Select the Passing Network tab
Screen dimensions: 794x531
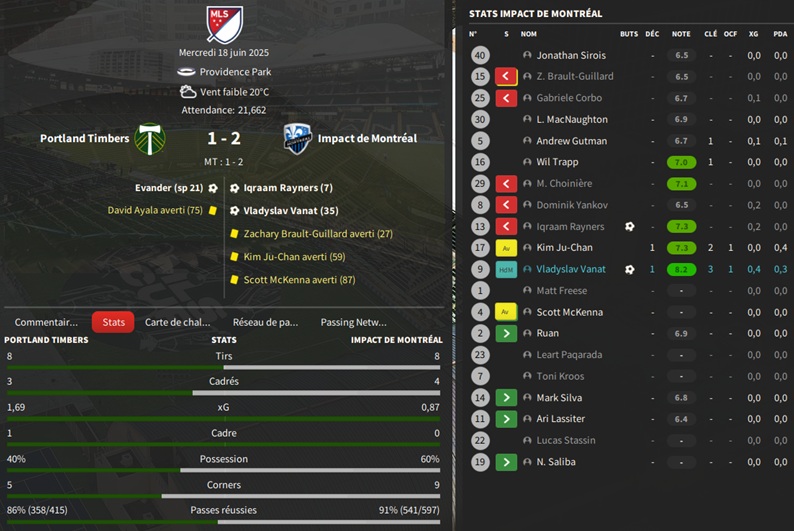point(353,322)
